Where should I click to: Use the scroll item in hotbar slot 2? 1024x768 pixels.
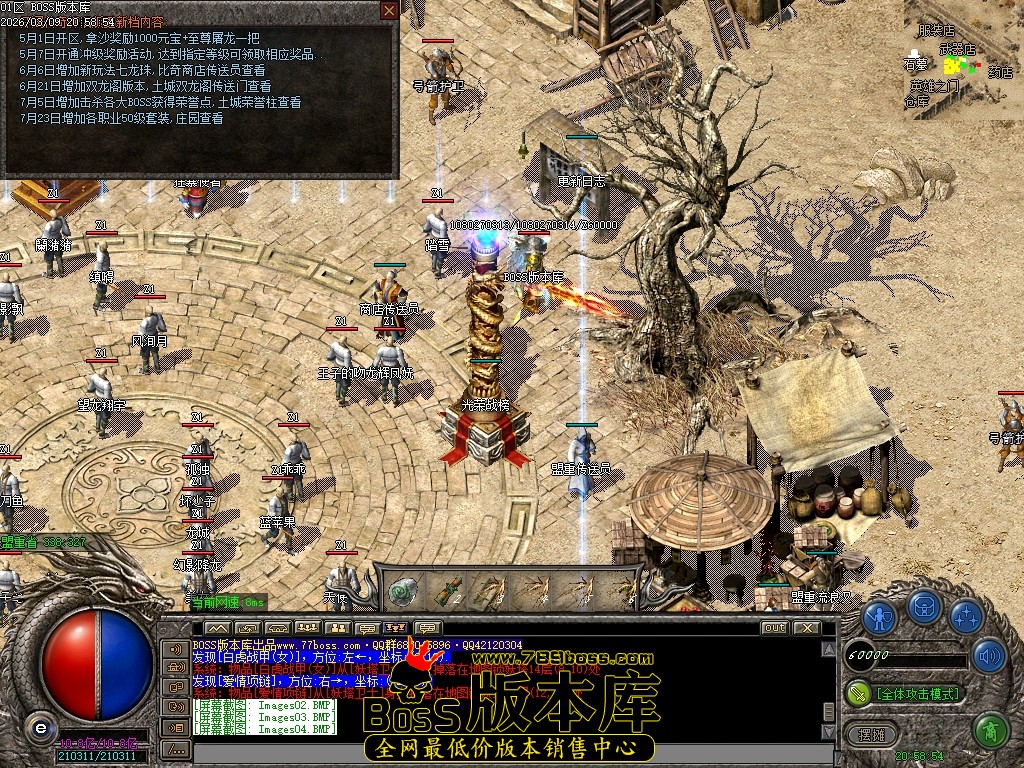point(446,592)
